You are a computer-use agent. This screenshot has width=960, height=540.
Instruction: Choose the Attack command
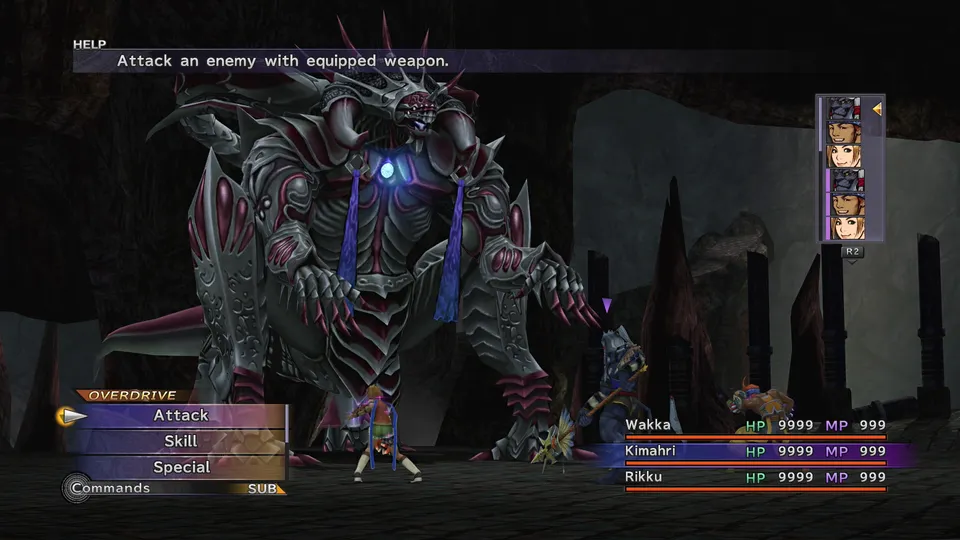(x=181, y=415)
